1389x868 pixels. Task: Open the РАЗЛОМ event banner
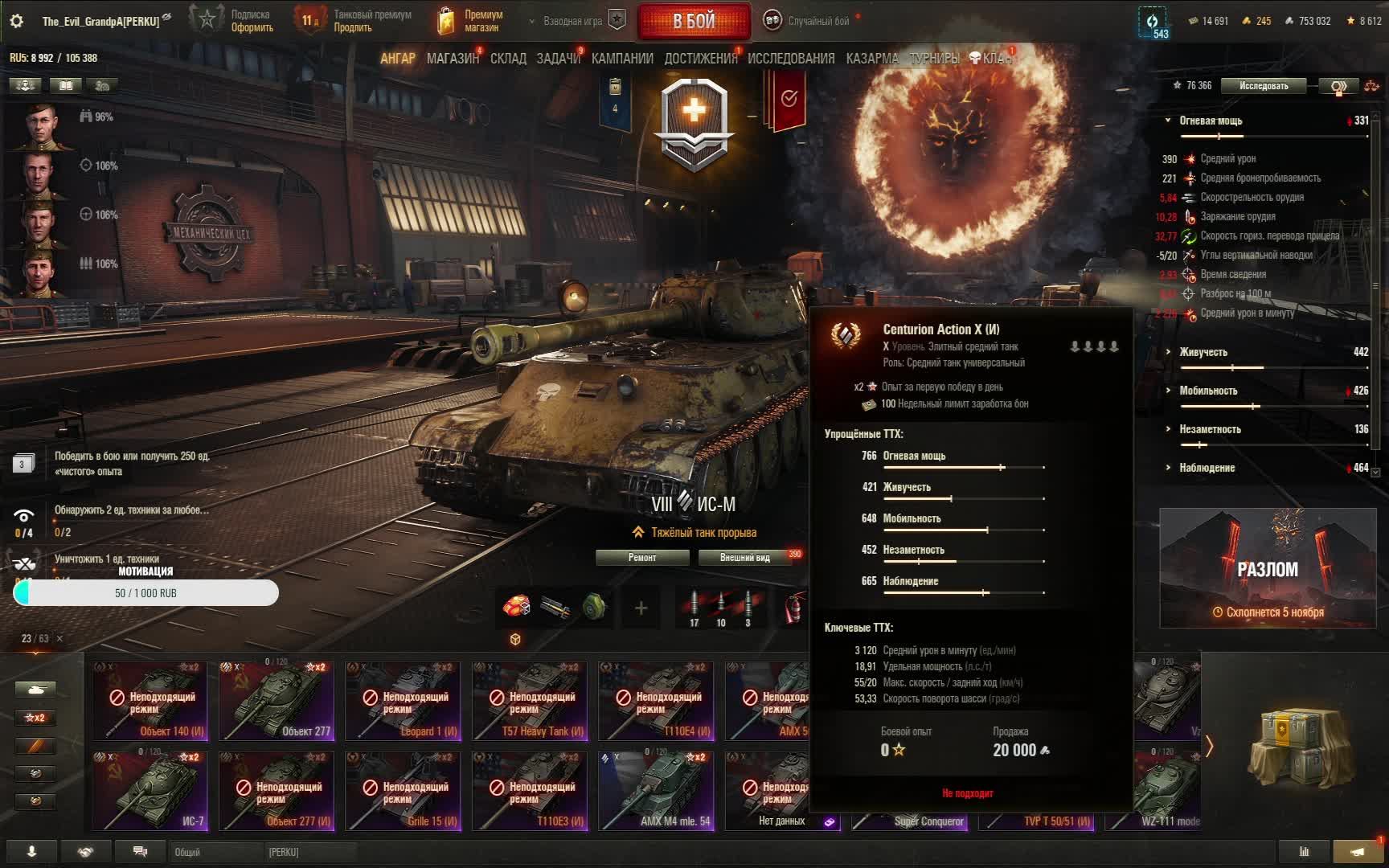[1267, 568]
